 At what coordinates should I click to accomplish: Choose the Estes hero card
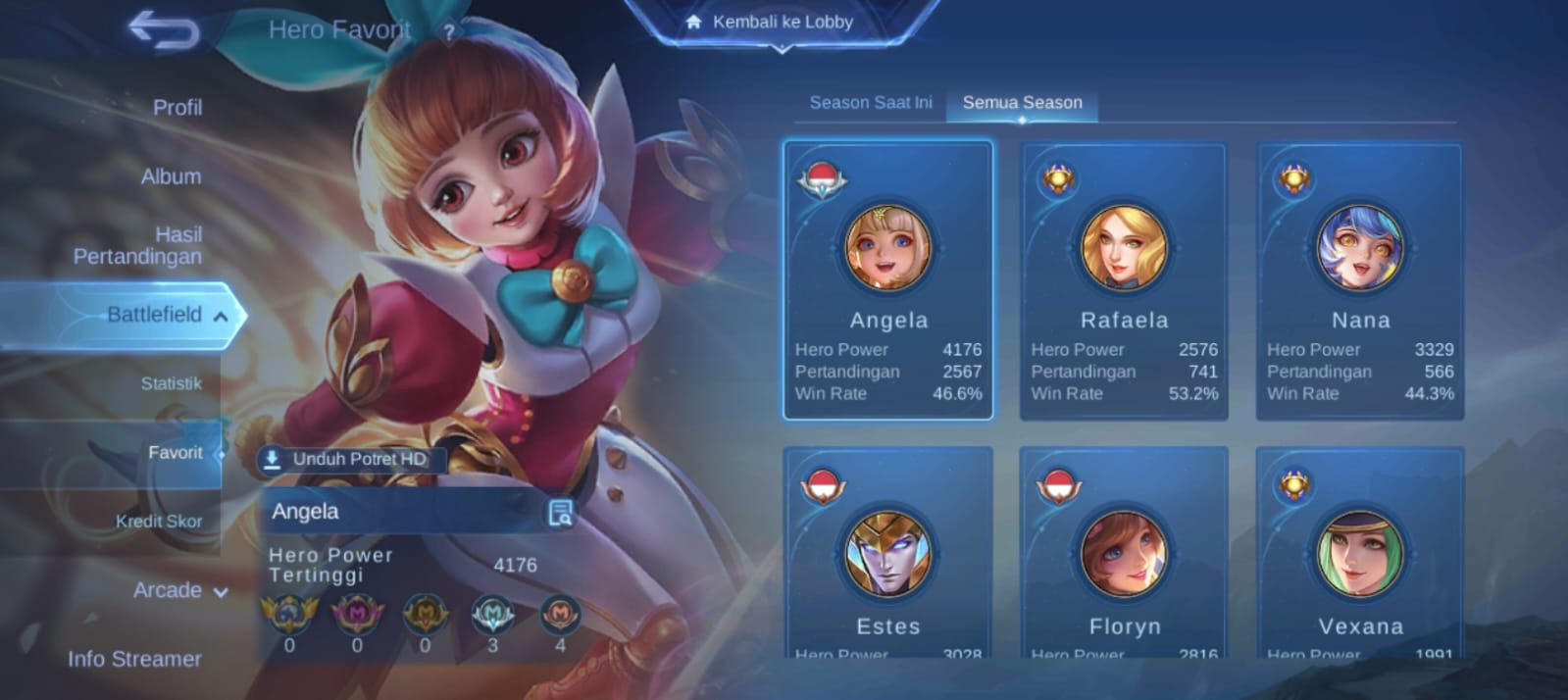(x=888, y=554)
